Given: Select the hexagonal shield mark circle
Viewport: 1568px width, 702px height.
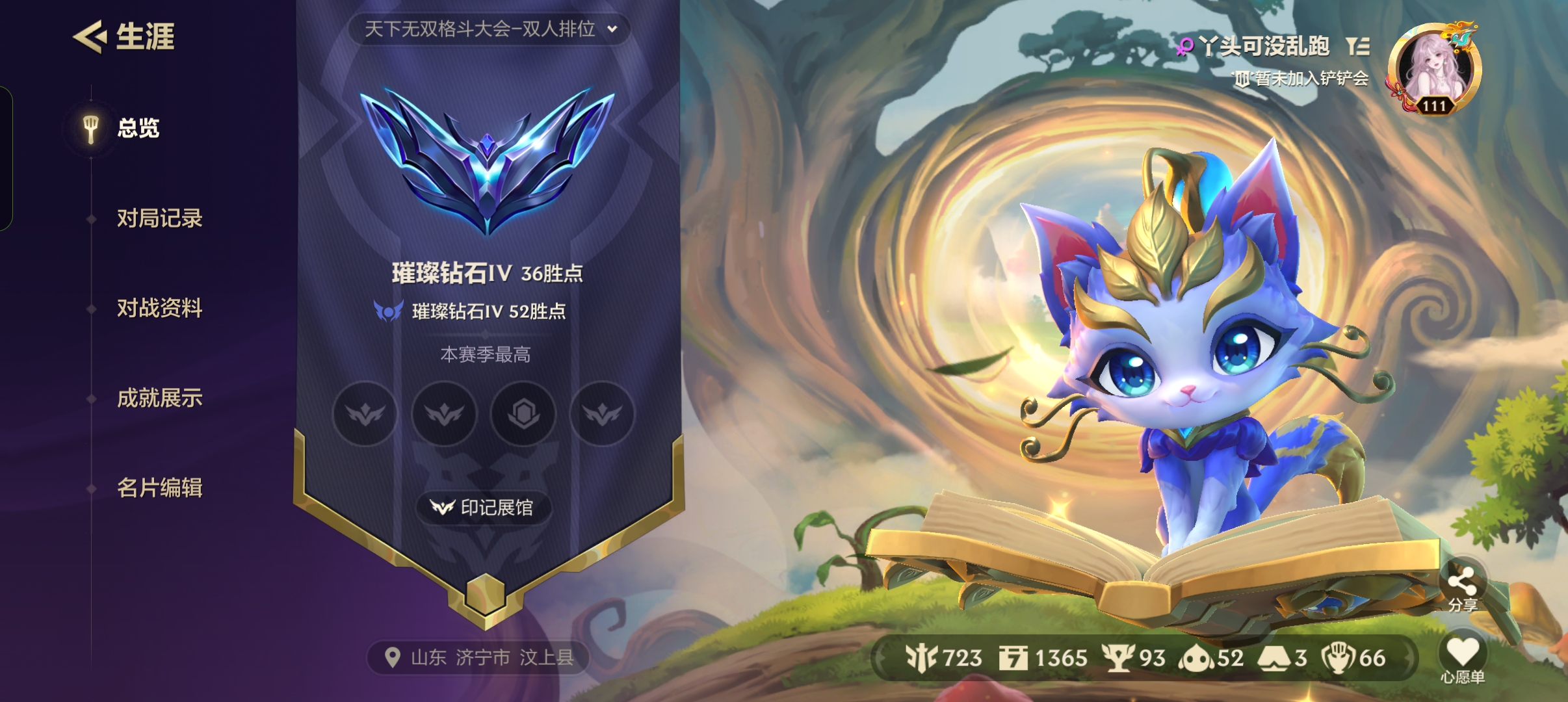Looking at the screenshot, I should pyautogui.click(x=523, y=415).
